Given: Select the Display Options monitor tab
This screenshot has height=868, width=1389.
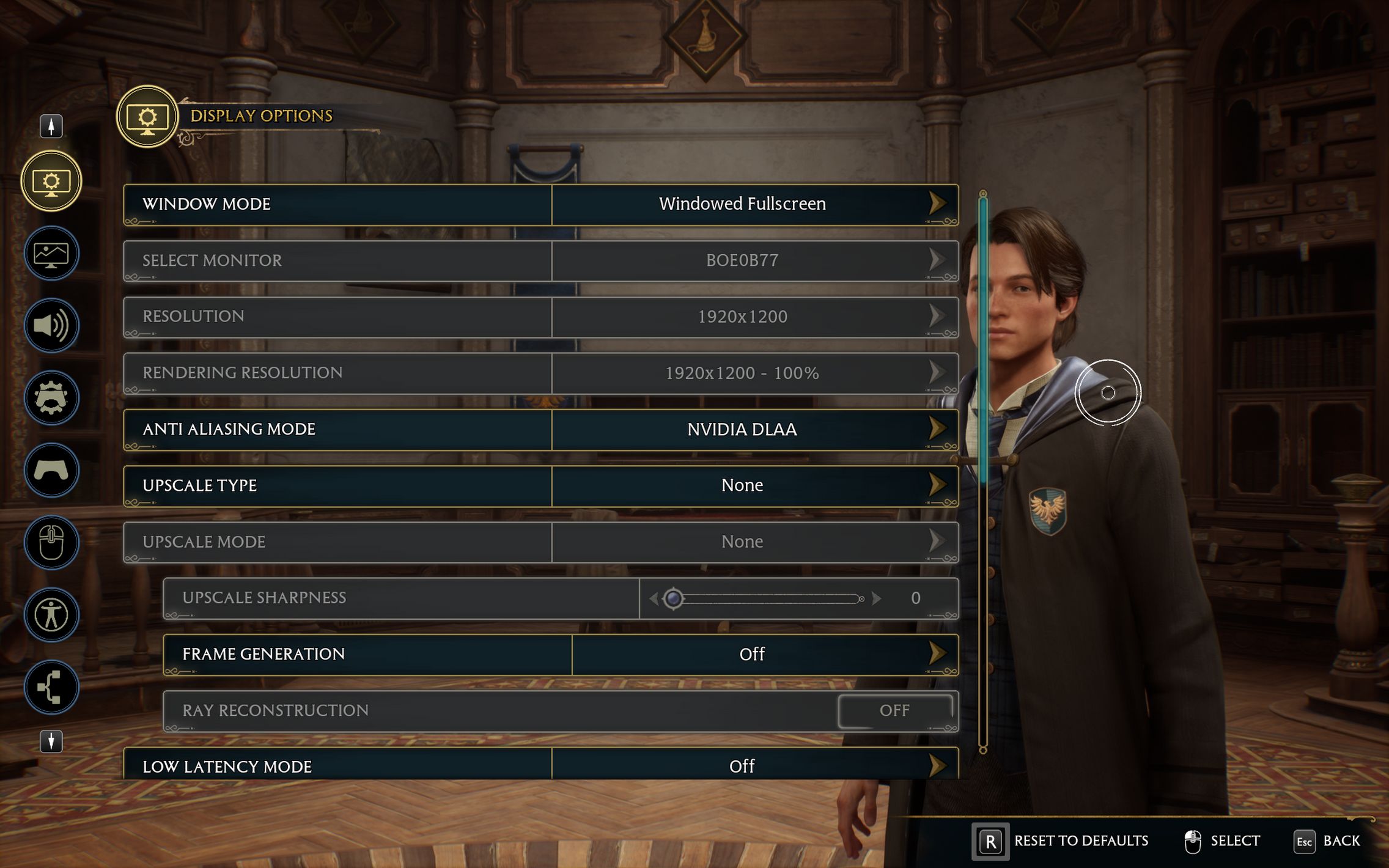Looking at the screenshot, I should pos(51,182).
